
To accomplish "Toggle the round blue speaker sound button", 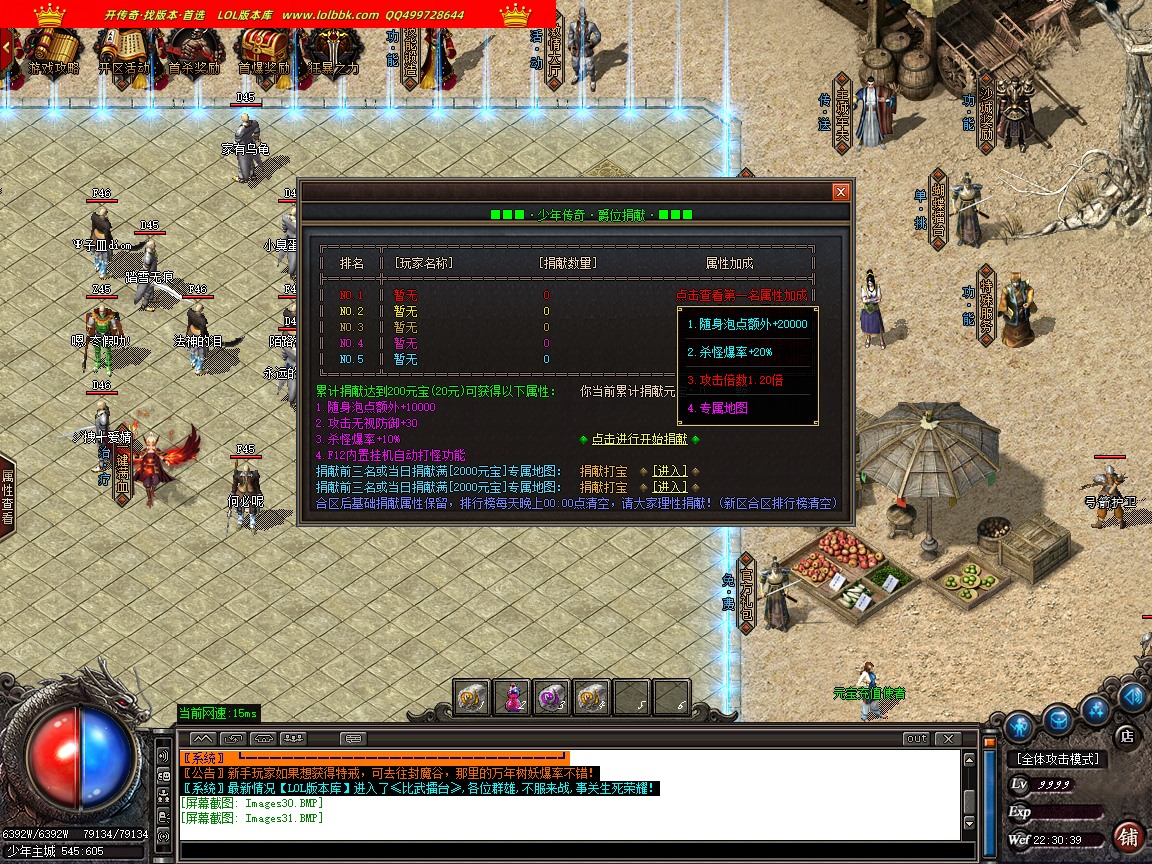I will tap(1133, 697).
